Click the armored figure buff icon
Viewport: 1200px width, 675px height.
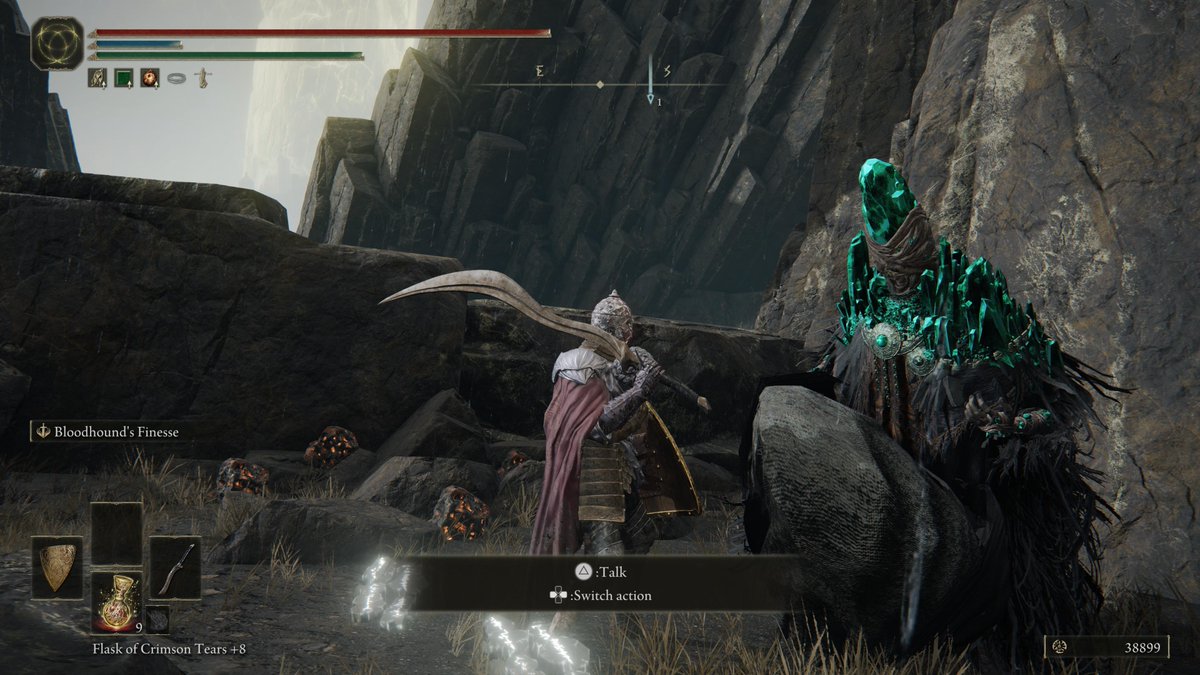click(x=98, y=77)
